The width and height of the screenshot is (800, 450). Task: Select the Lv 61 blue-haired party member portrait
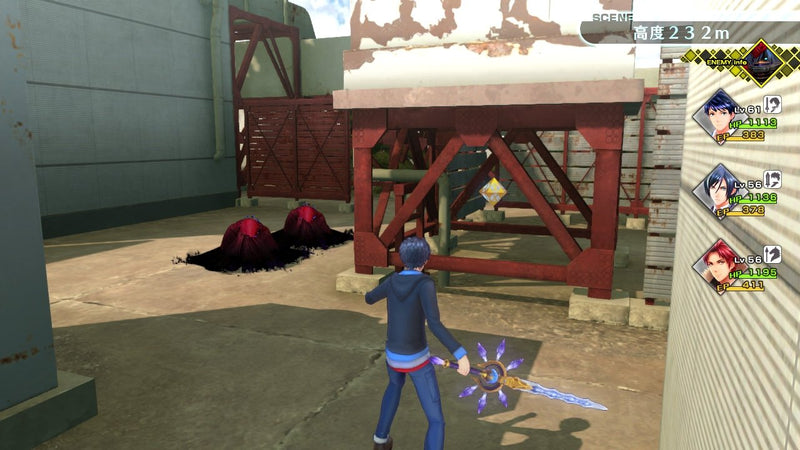pos(717,114)
